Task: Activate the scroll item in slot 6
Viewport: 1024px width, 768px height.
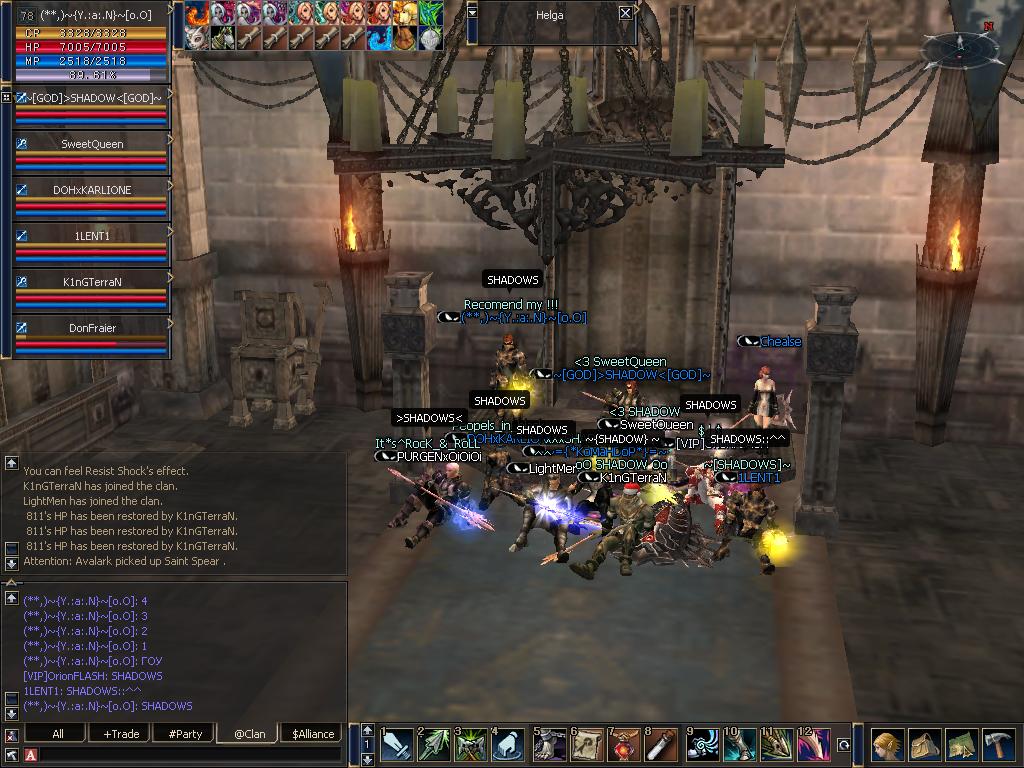Action: pos(586,745)
